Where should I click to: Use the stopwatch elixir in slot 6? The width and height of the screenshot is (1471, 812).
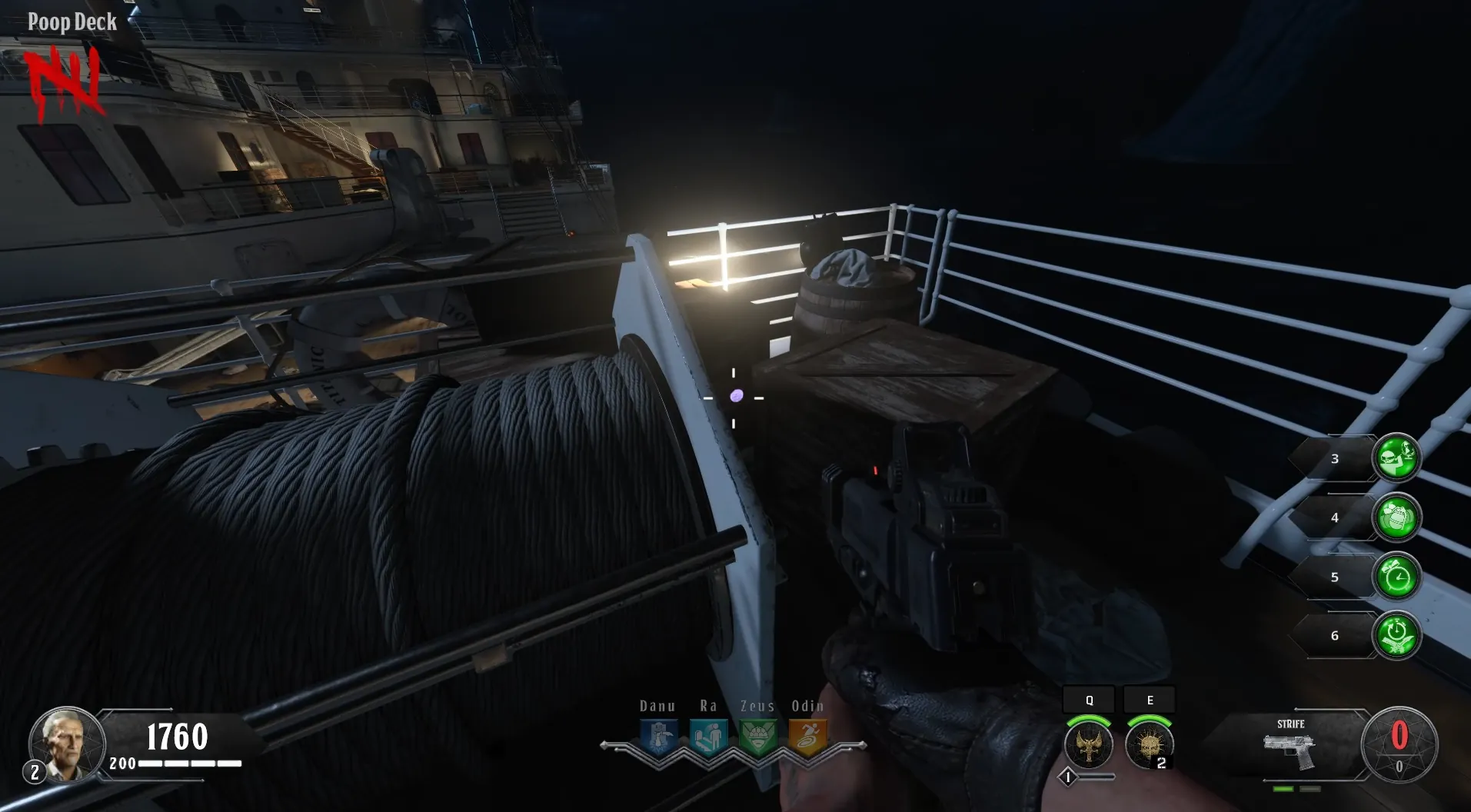point(1396,636)
